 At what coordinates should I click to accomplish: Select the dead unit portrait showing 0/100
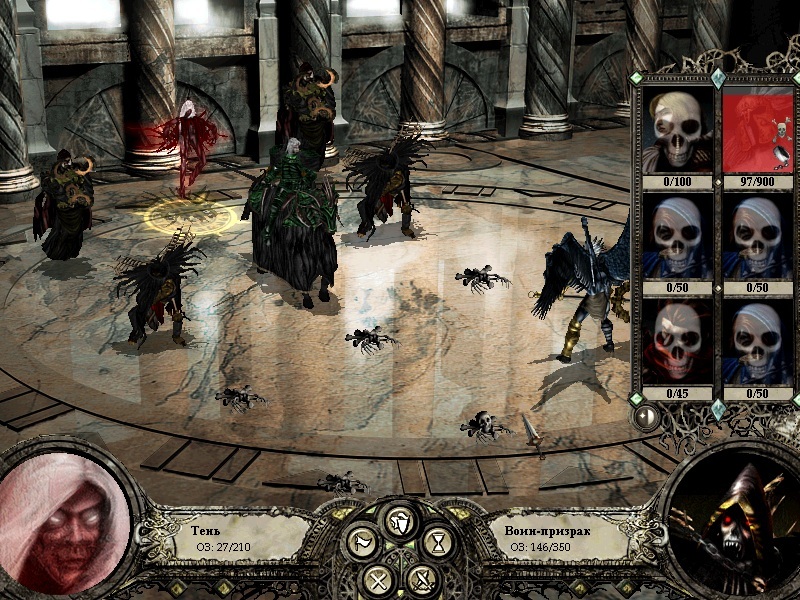click(677, 130)
